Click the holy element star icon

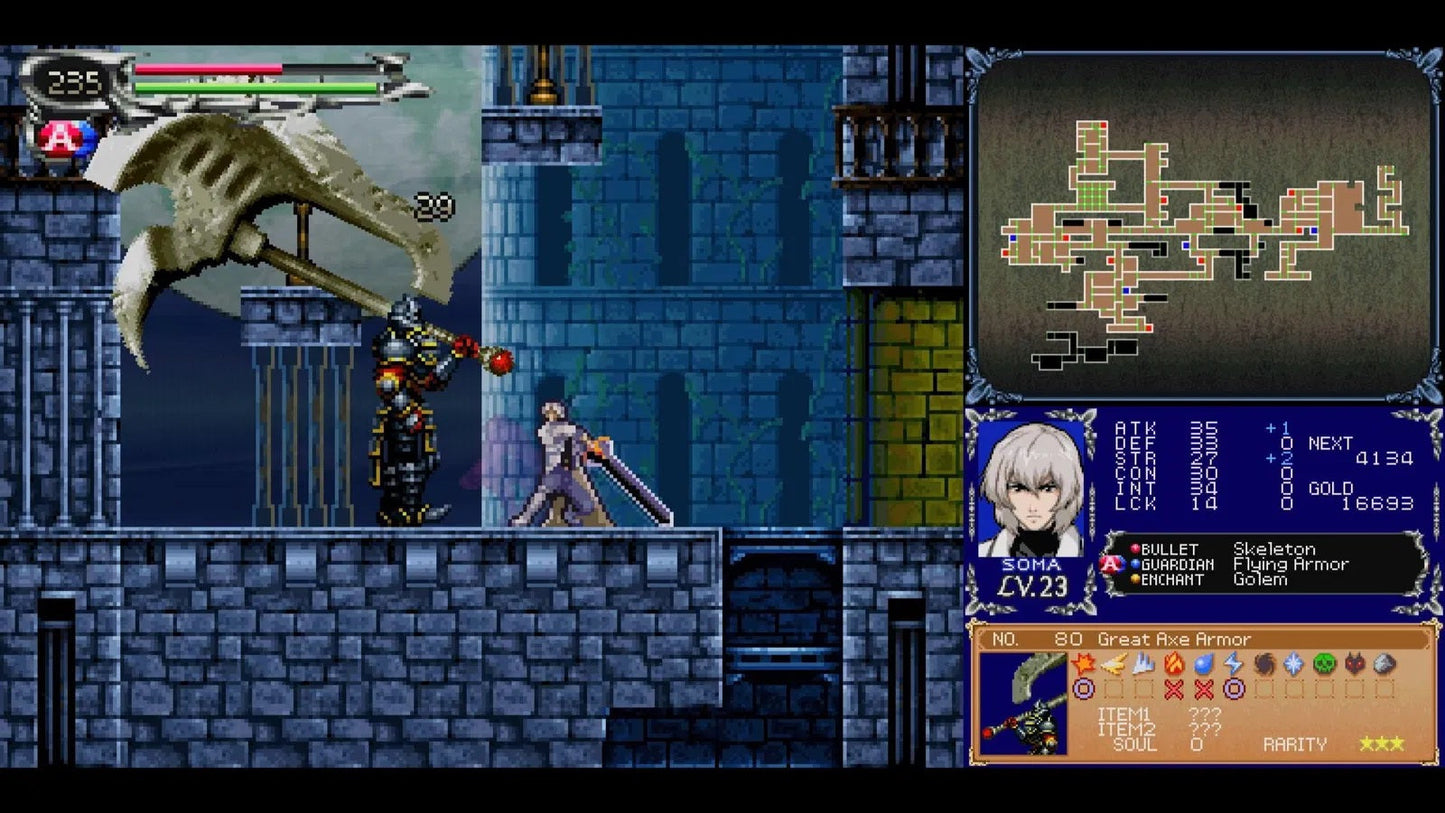[1294, 663]
